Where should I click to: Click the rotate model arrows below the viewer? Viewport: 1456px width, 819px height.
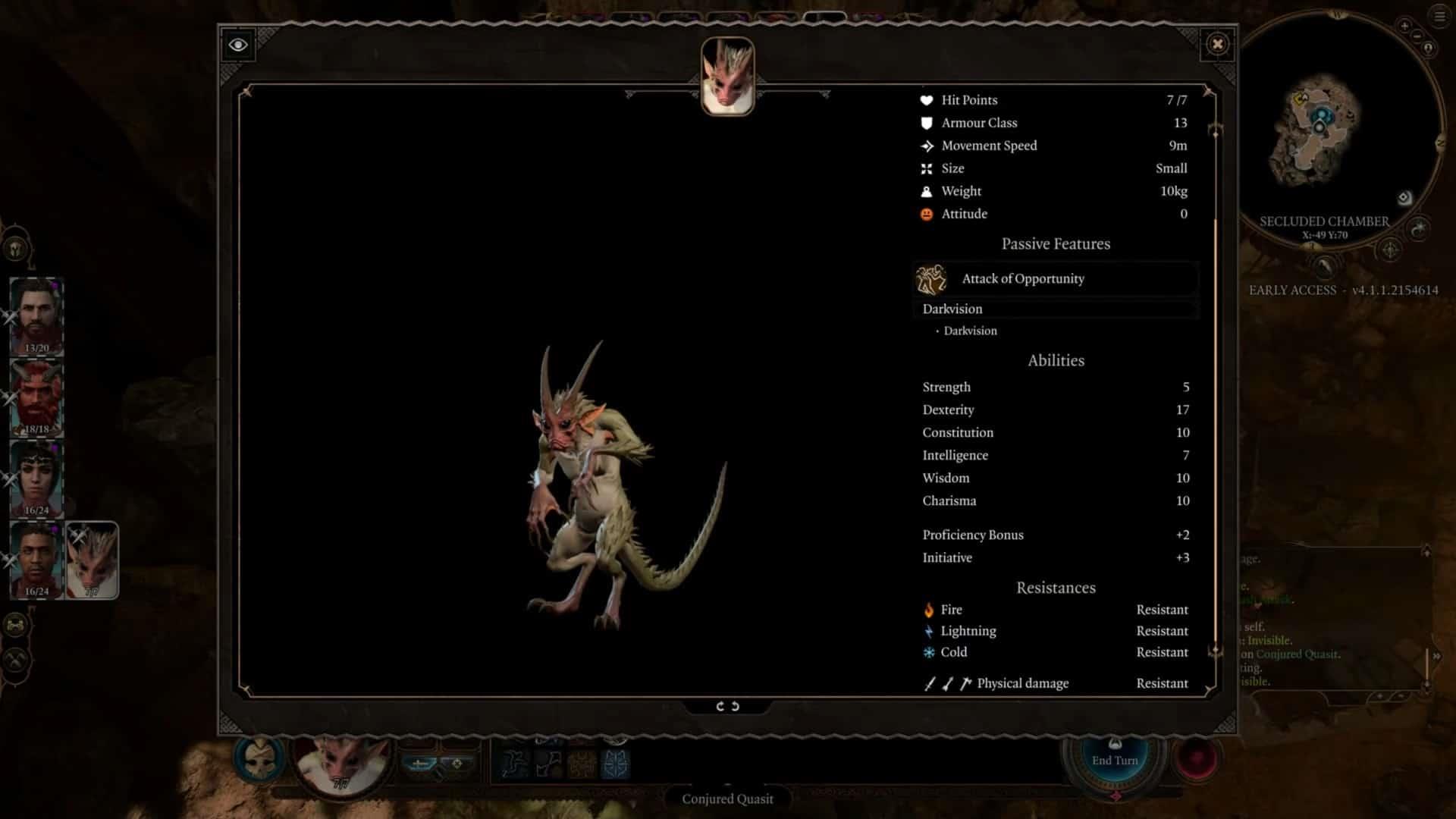[727, 706]
